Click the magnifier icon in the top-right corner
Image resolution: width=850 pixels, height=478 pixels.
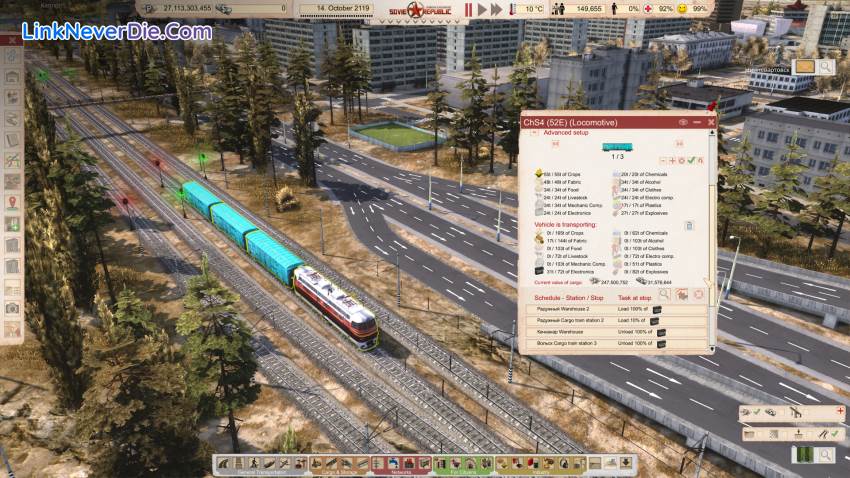pyautogui.click(x=825, y=67)
